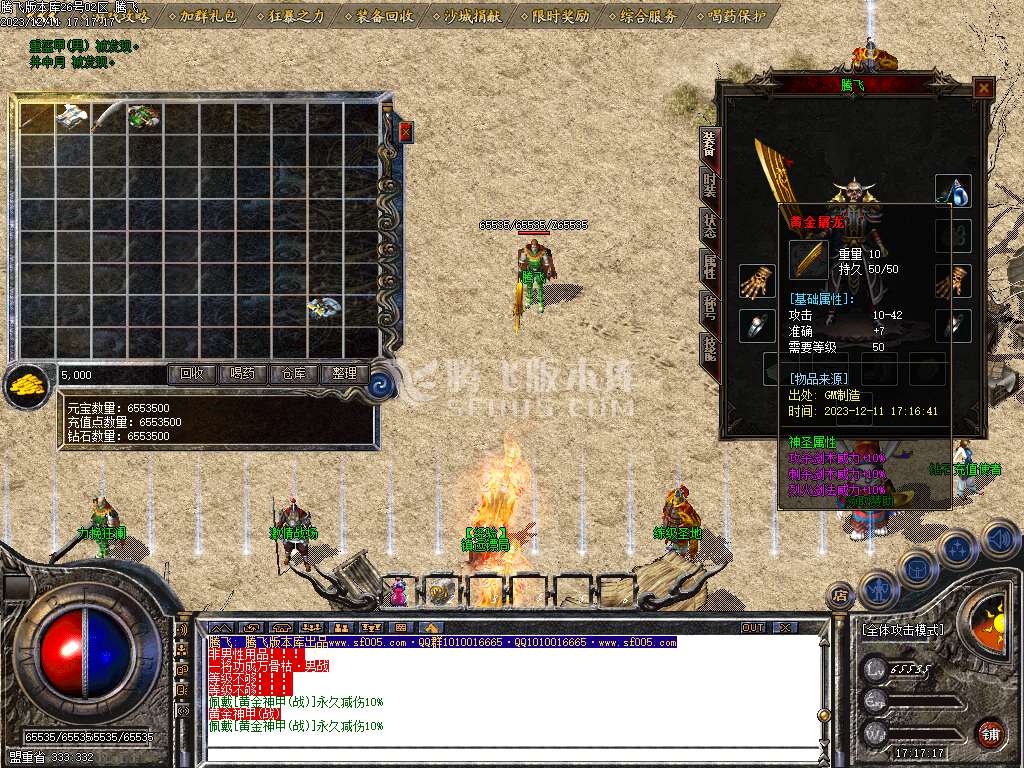Close the character equipment panel
This screenshot has height=768, width=1024.
click(x=984, y=88)
